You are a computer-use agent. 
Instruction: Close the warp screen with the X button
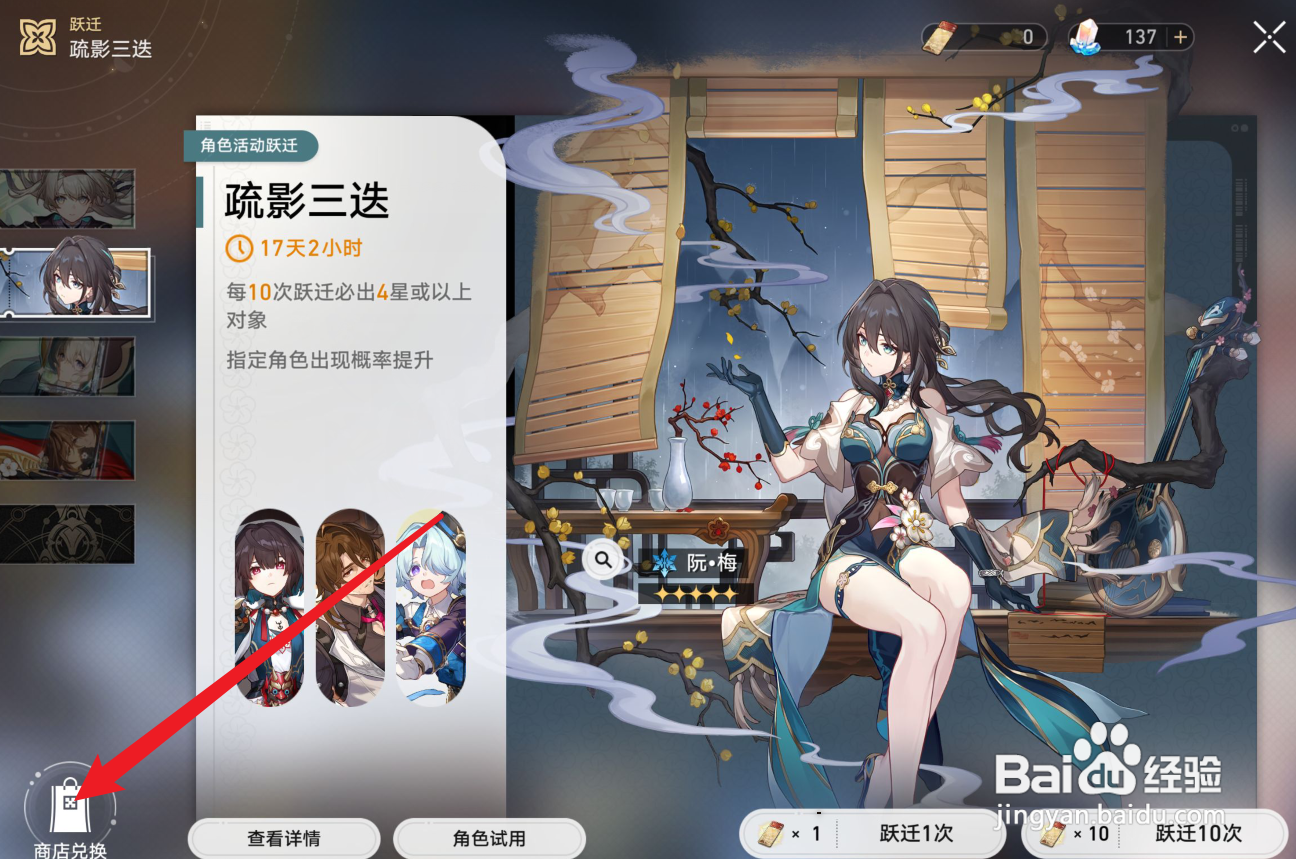pyautogui.click(x=1268, y=36)
